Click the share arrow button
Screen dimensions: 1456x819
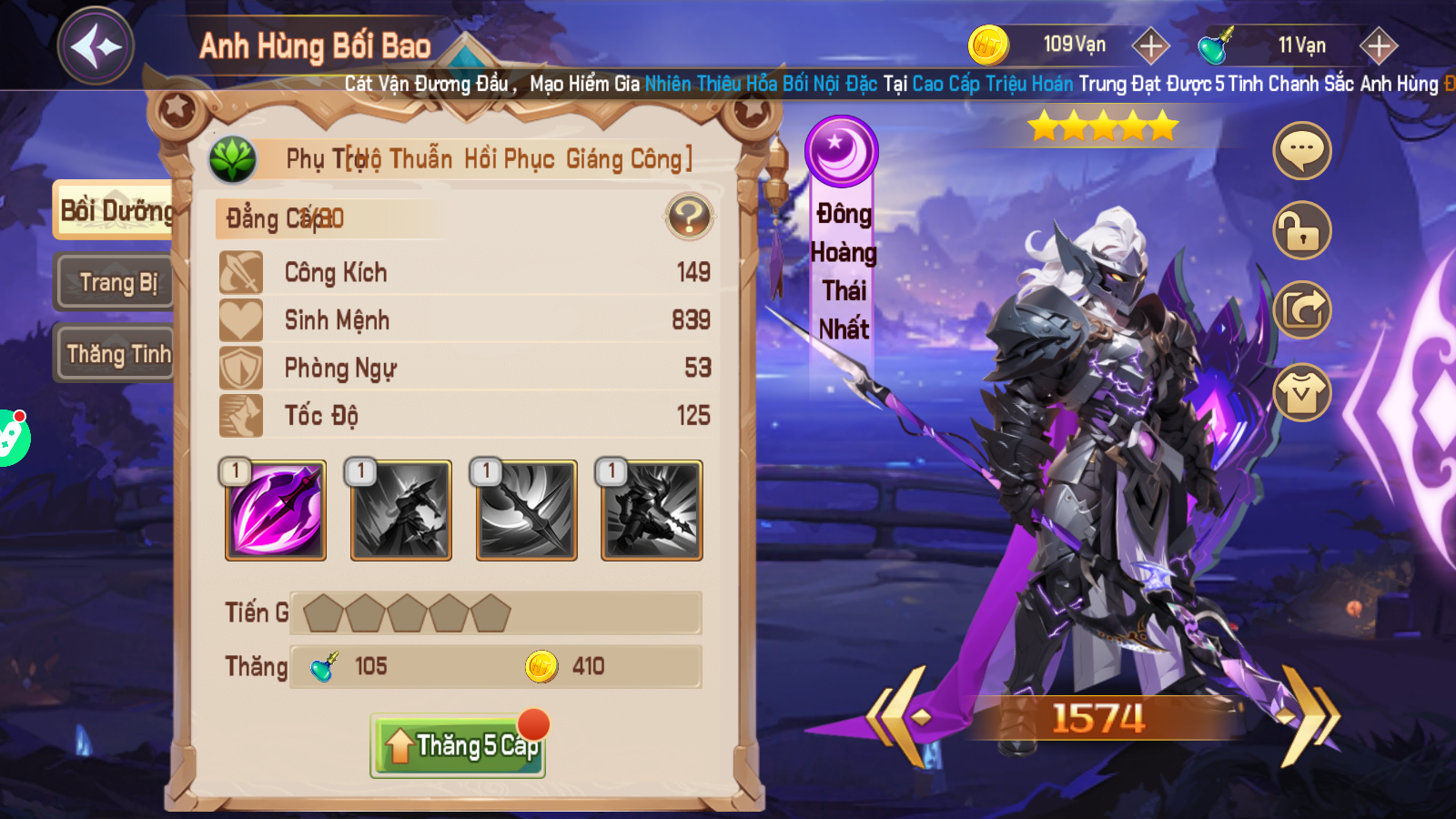(1301, 310)
